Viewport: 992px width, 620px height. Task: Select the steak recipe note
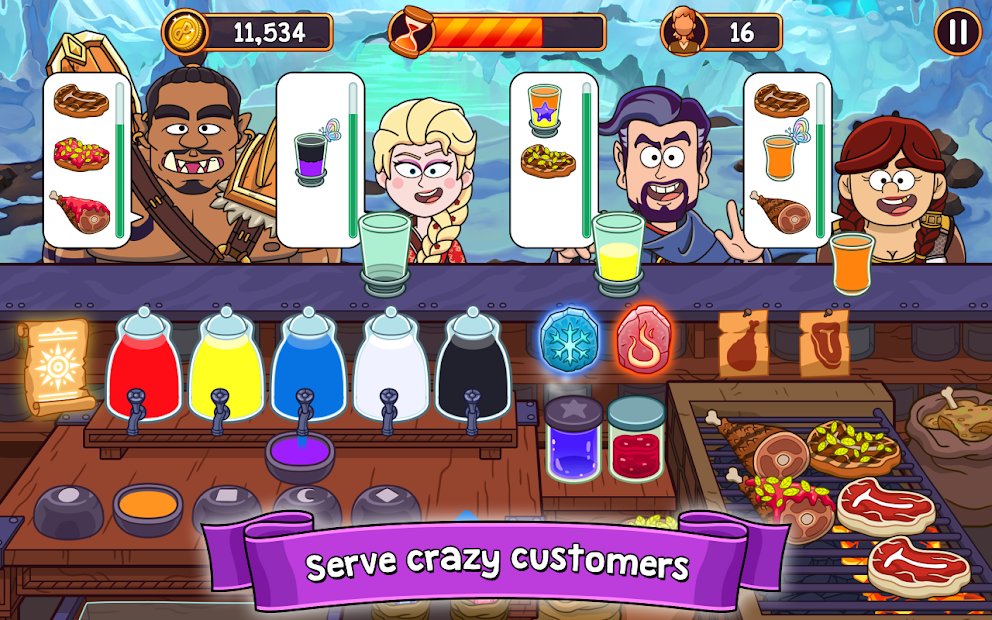(x=823, y=343)
